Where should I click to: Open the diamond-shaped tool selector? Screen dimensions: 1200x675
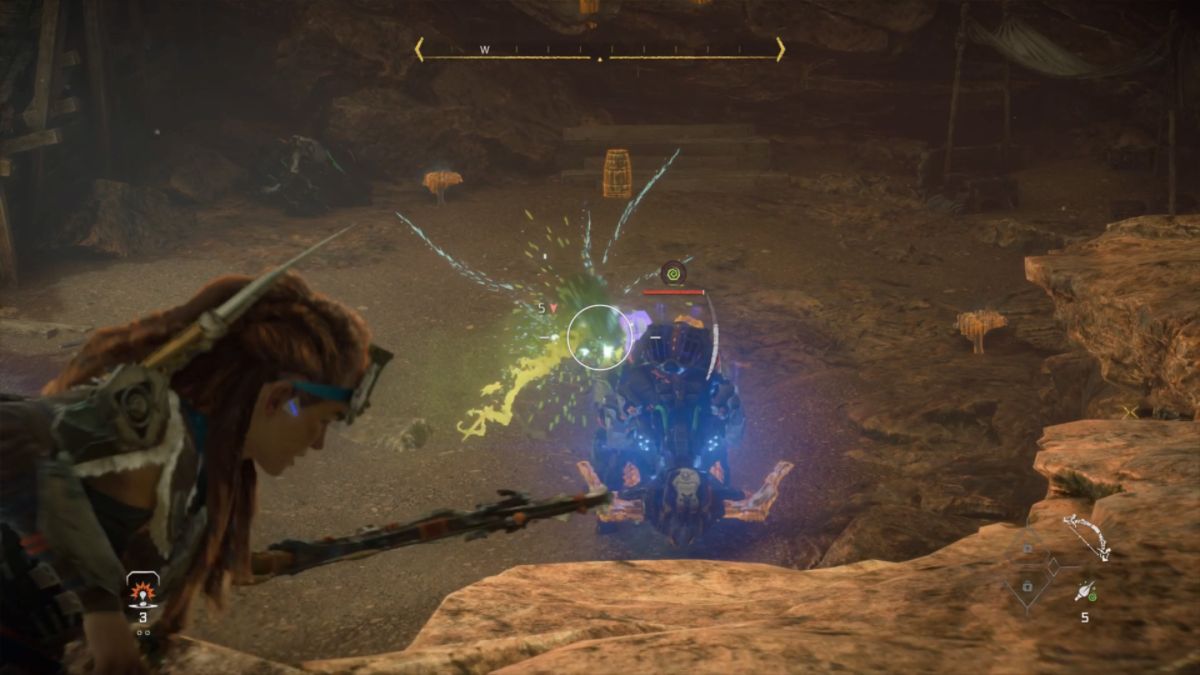click(x=1028, y=567)
